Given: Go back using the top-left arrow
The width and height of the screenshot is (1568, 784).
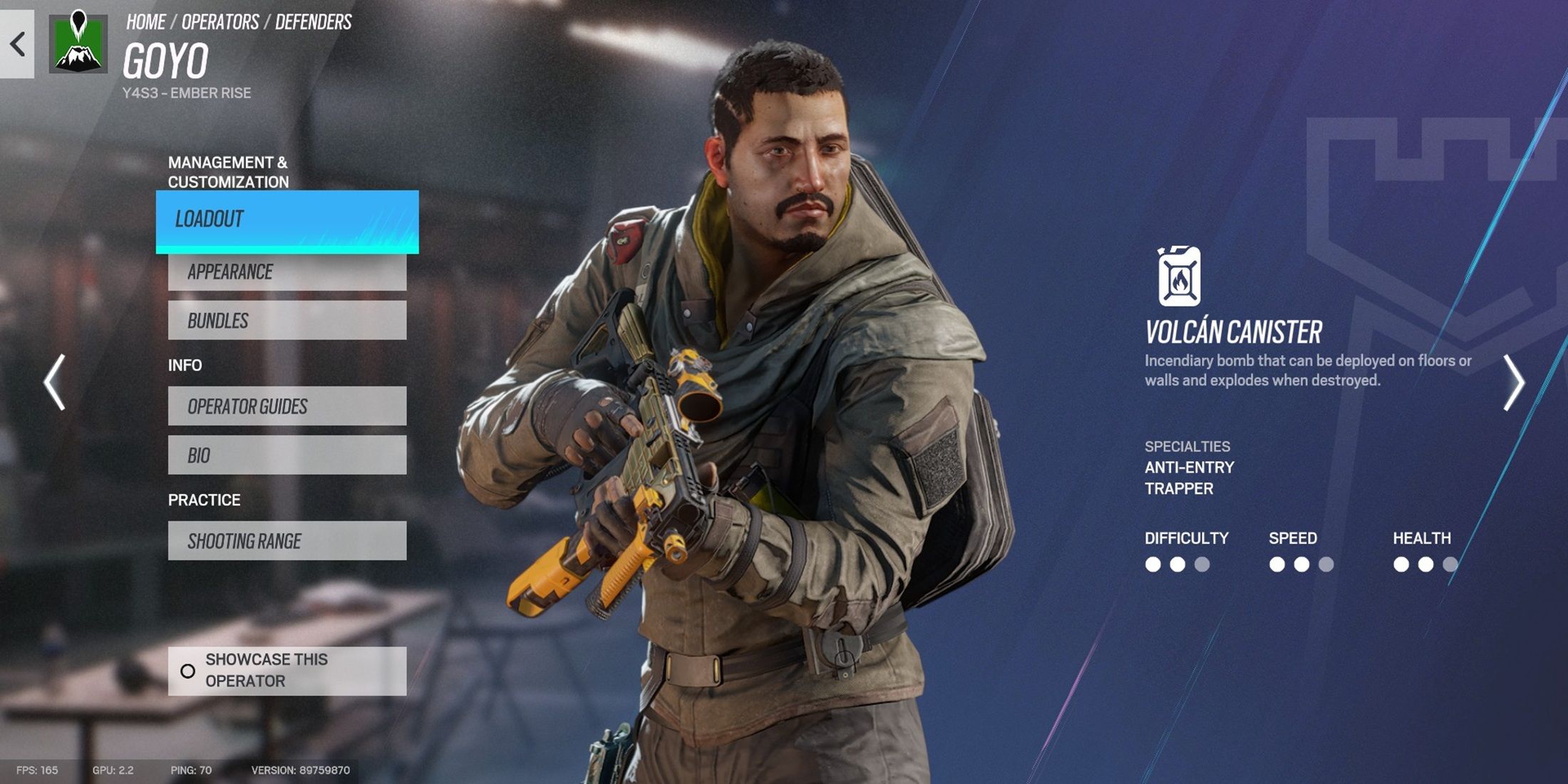Looking at the screenshot, I should pyautogui.click(x=17, y=44).
